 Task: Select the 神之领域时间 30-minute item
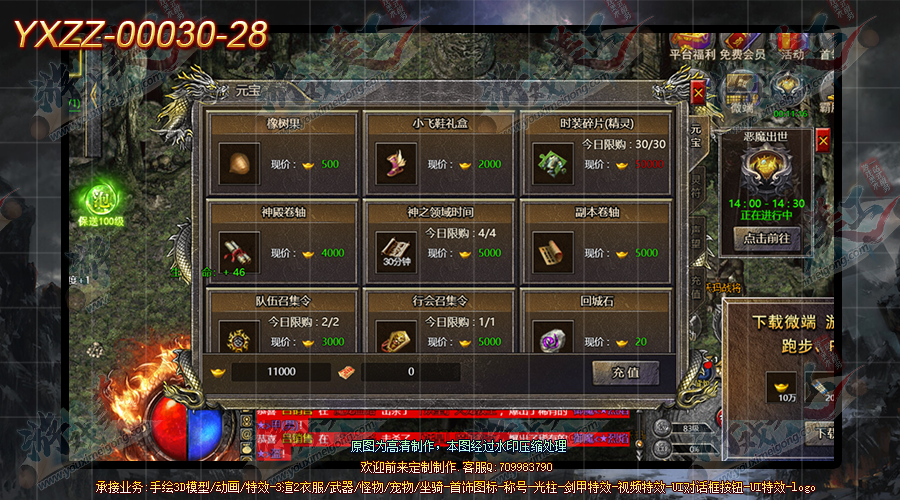(x=396, y=252)
